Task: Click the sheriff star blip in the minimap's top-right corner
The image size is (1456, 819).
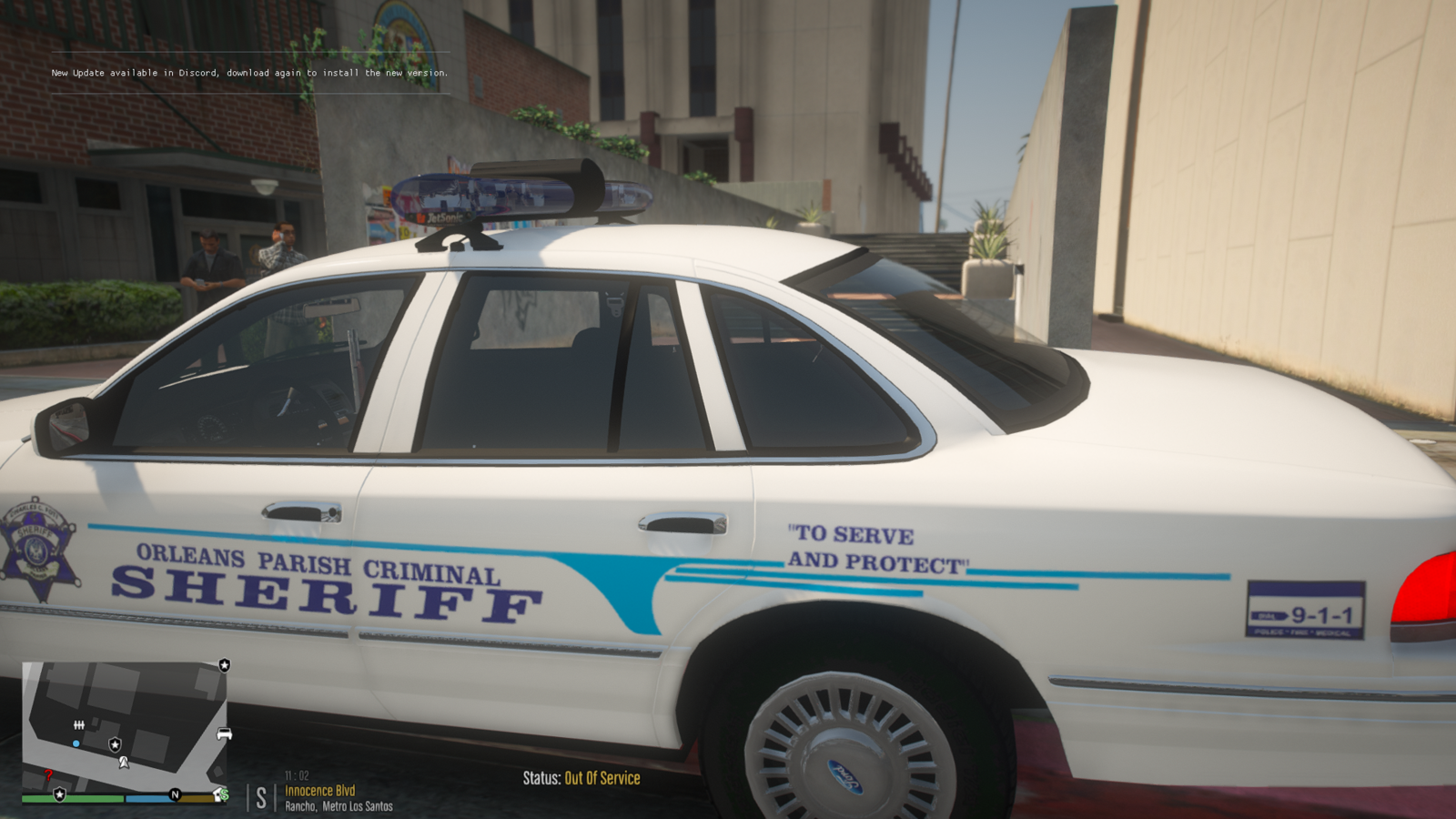Action: pyautogui.click(x=225, y=666)
